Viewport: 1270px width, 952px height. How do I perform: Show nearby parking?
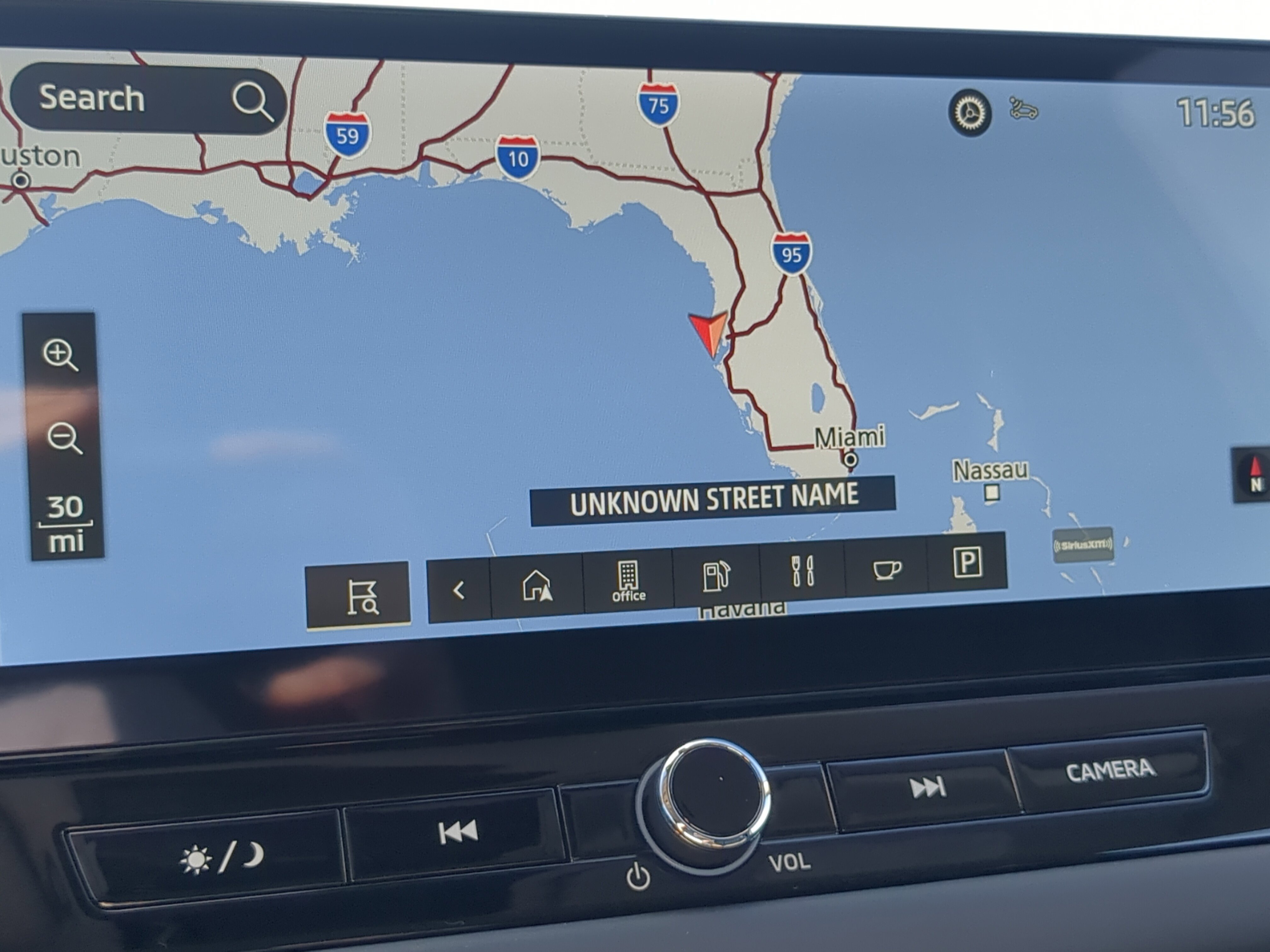point(967,562)
